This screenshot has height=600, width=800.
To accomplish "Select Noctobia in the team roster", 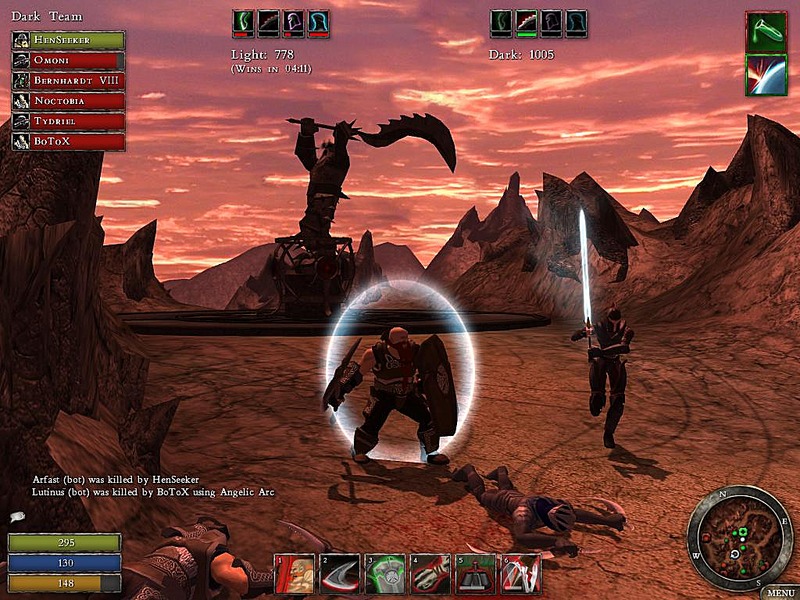I will [68, 101].
